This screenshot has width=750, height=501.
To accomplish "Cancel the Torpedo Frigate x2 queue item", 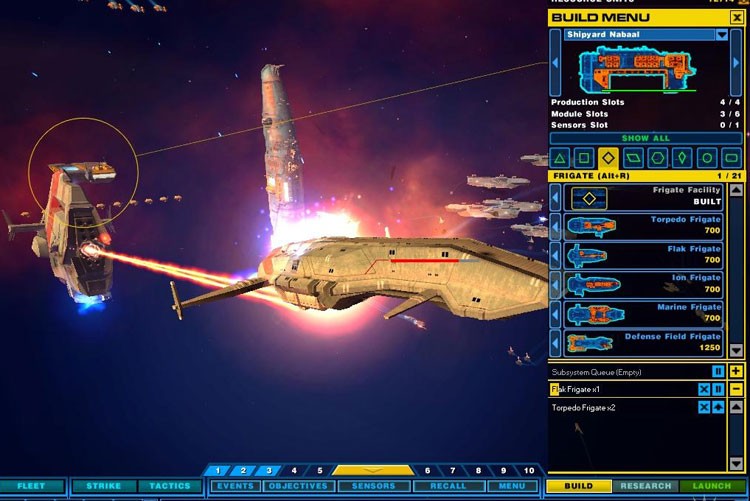I will [x=704, y=407].
